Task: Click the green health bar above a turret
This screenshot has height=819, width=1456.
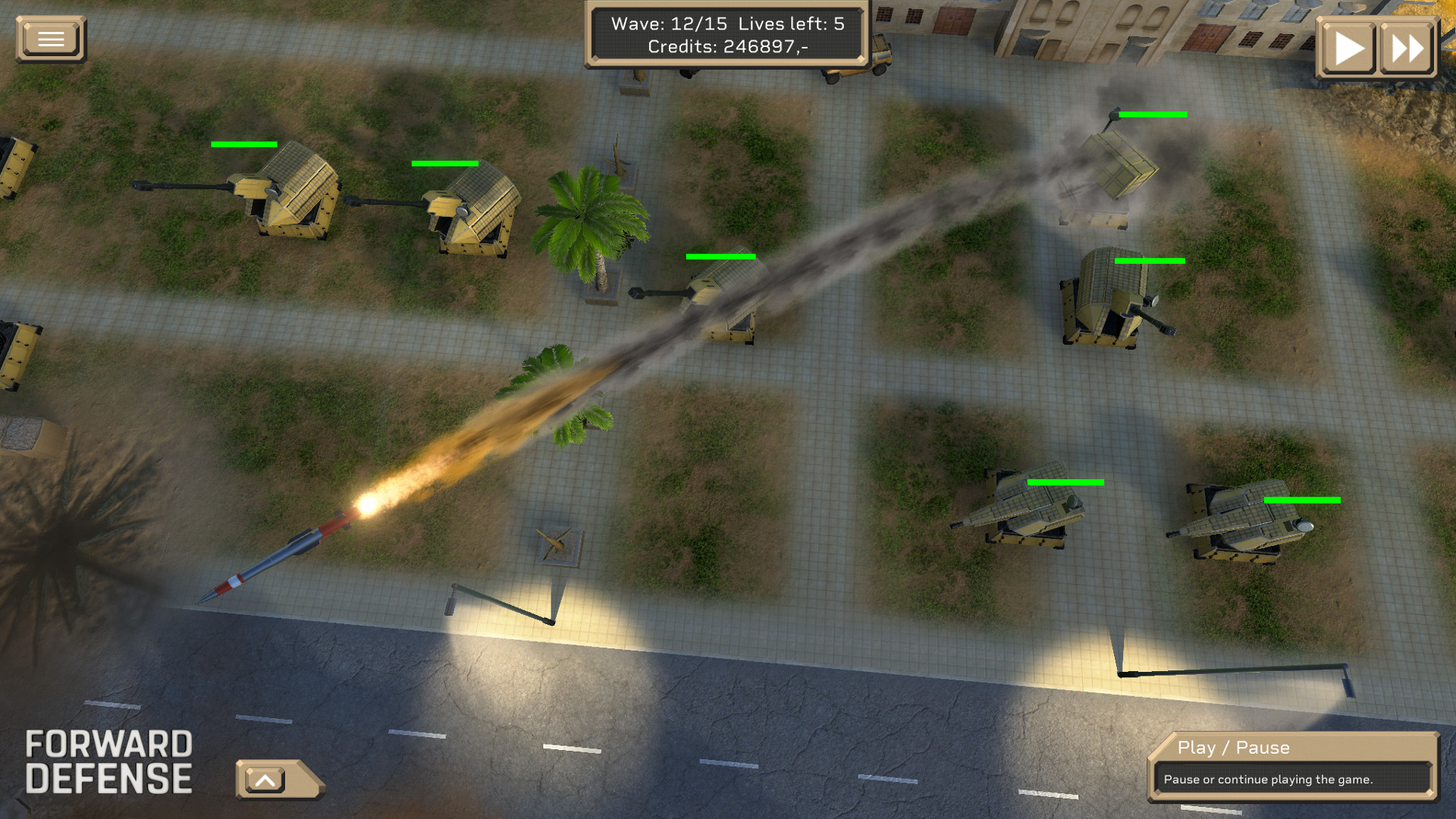Action: coord(243,143)
